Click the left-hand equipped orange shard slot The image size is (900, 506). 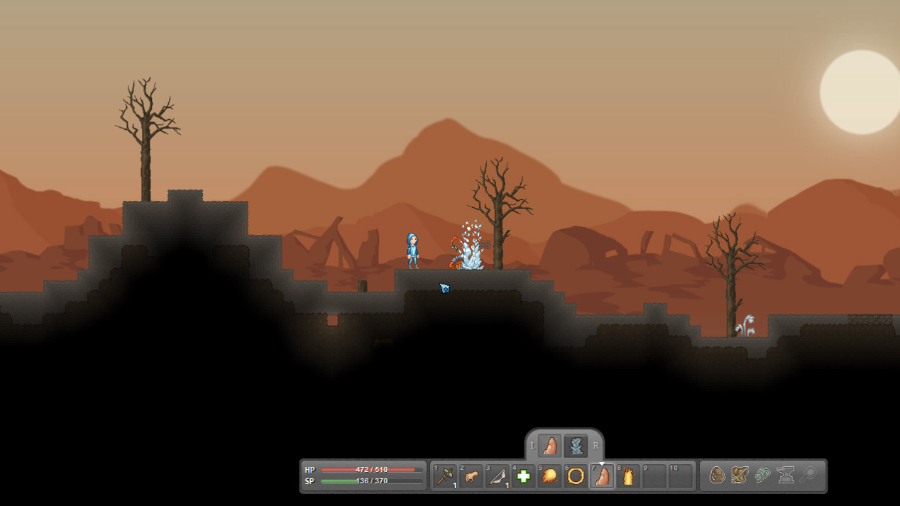550,446
